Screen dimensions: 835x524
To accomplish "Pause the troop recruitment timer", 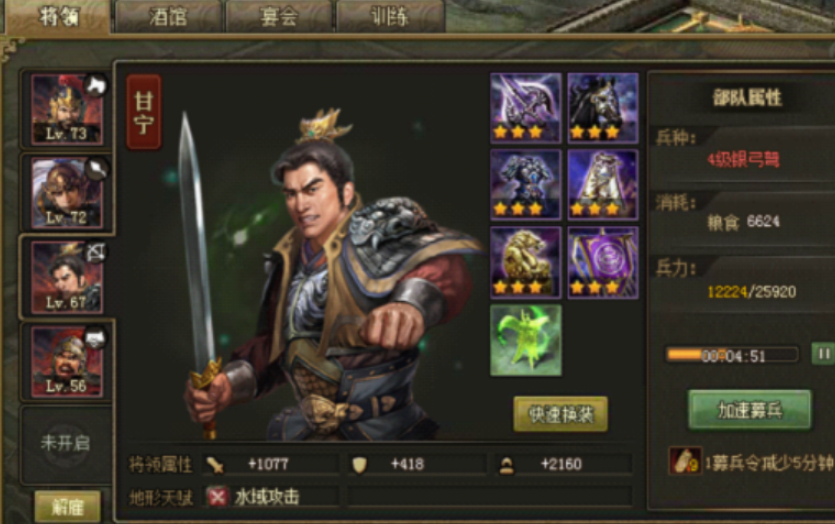I will [x=822, y=354].
